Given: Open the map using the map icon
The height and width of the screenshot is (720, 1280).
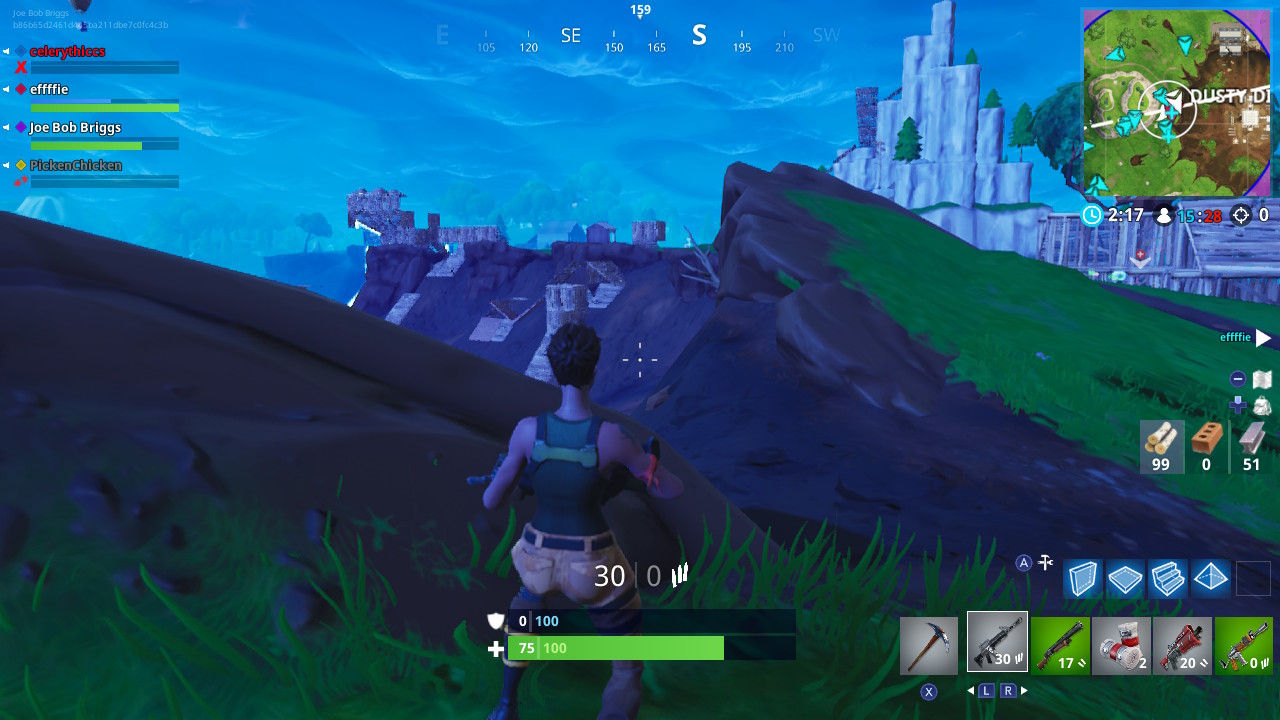Looking at the screenshot, I should coord(1262,380).
